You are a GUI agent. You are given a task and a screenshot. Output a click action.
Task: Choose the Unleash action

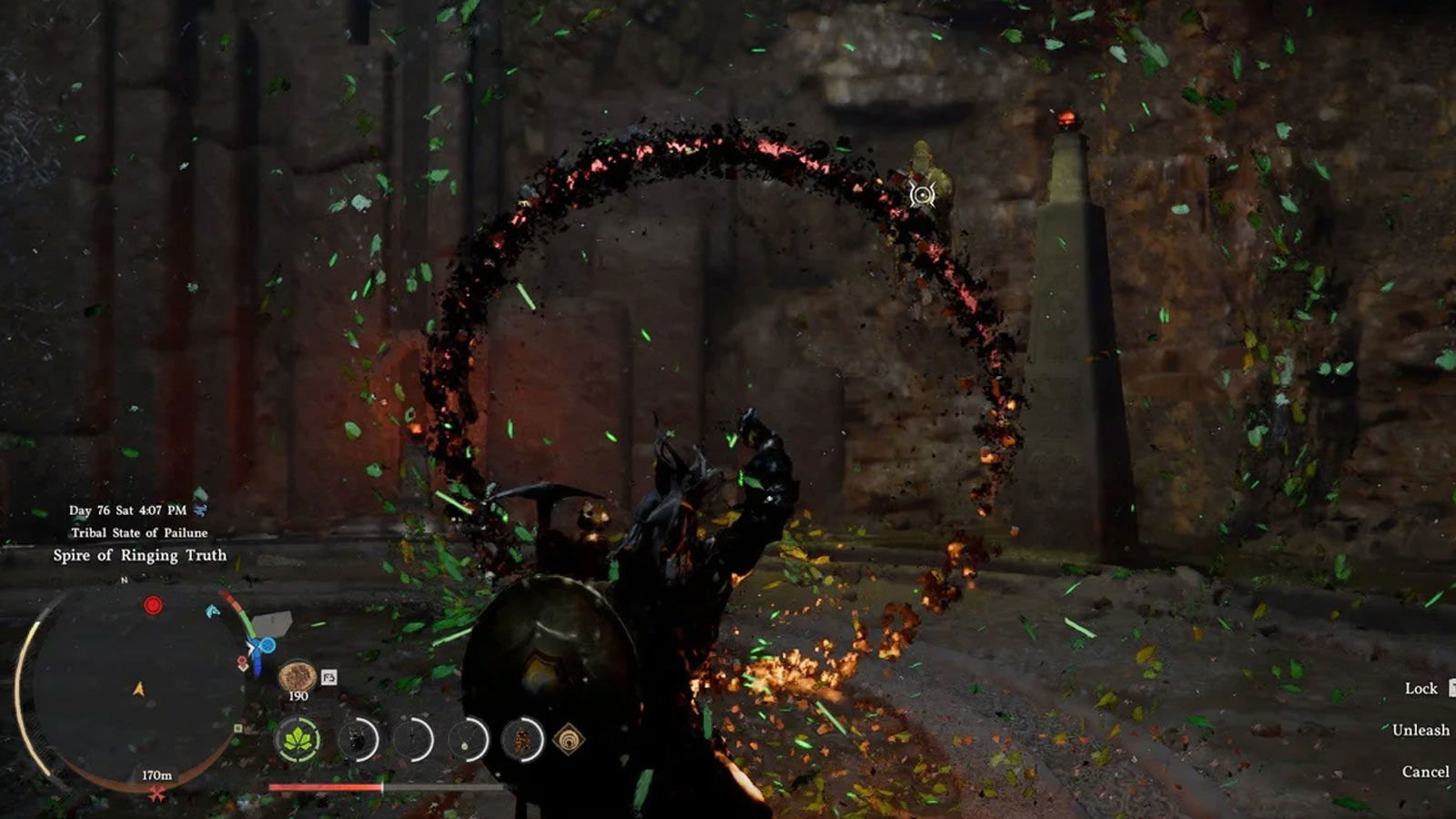click(x=1420, y=730)
